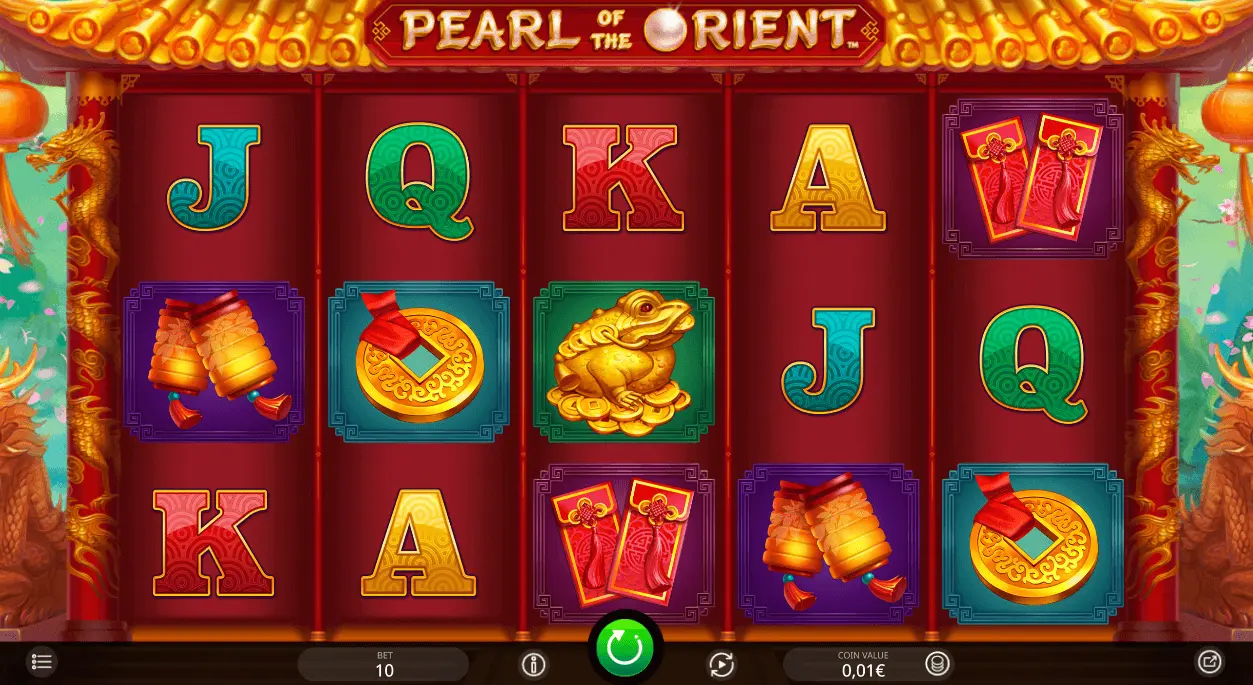
Task: Change coin value with the coins icon
Action: (936, 663)
